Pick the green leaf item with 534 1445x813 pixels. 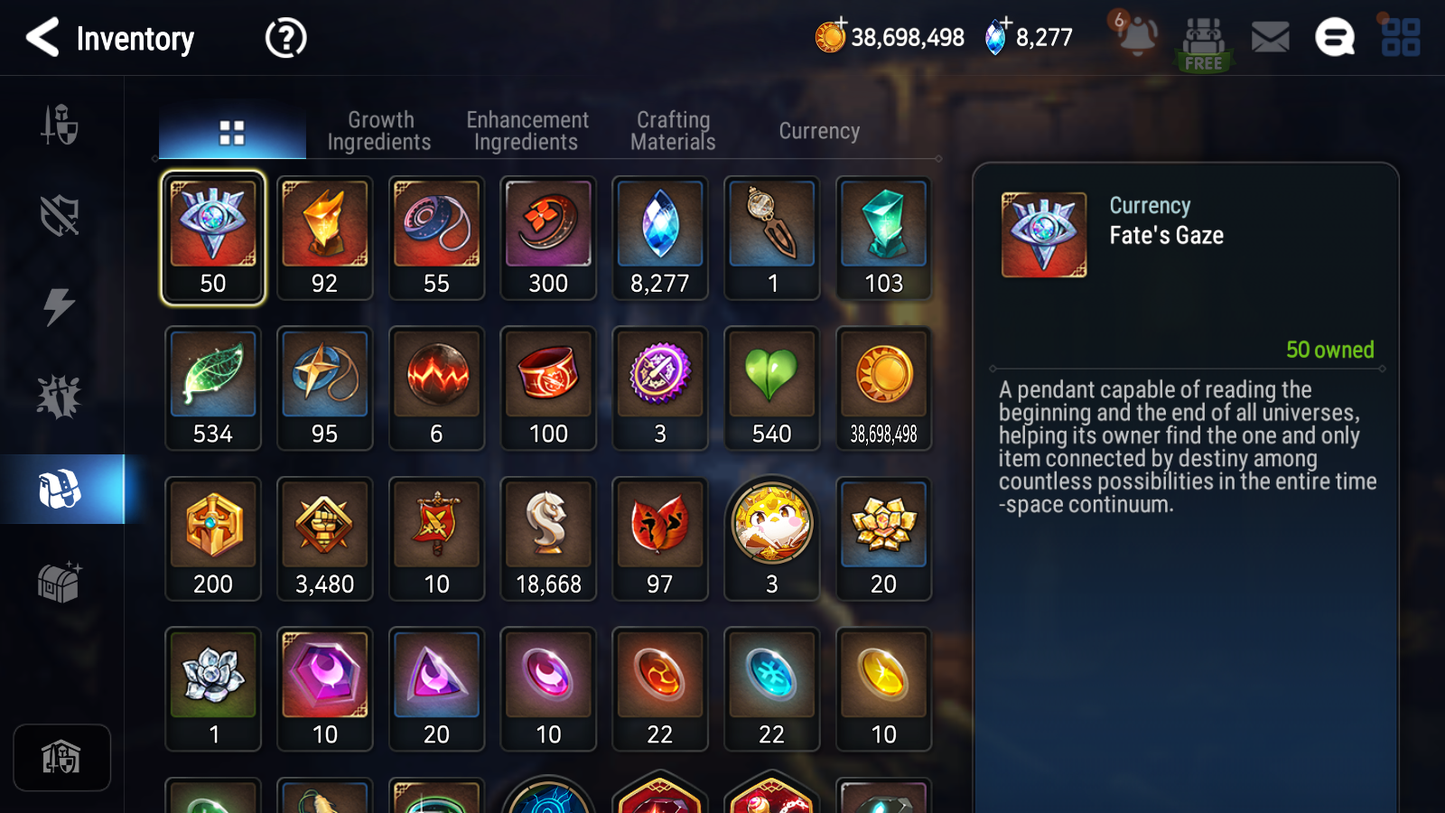[x=213, y=387]
